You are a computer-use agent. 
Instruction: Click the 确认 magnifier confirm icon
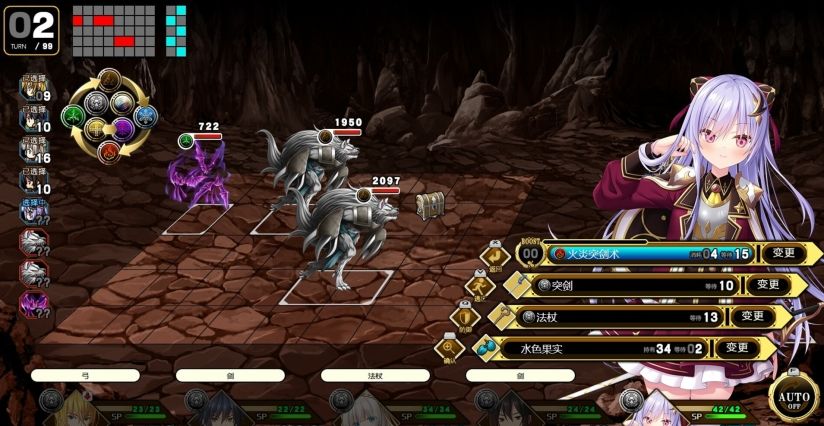(x=447, y=349)
